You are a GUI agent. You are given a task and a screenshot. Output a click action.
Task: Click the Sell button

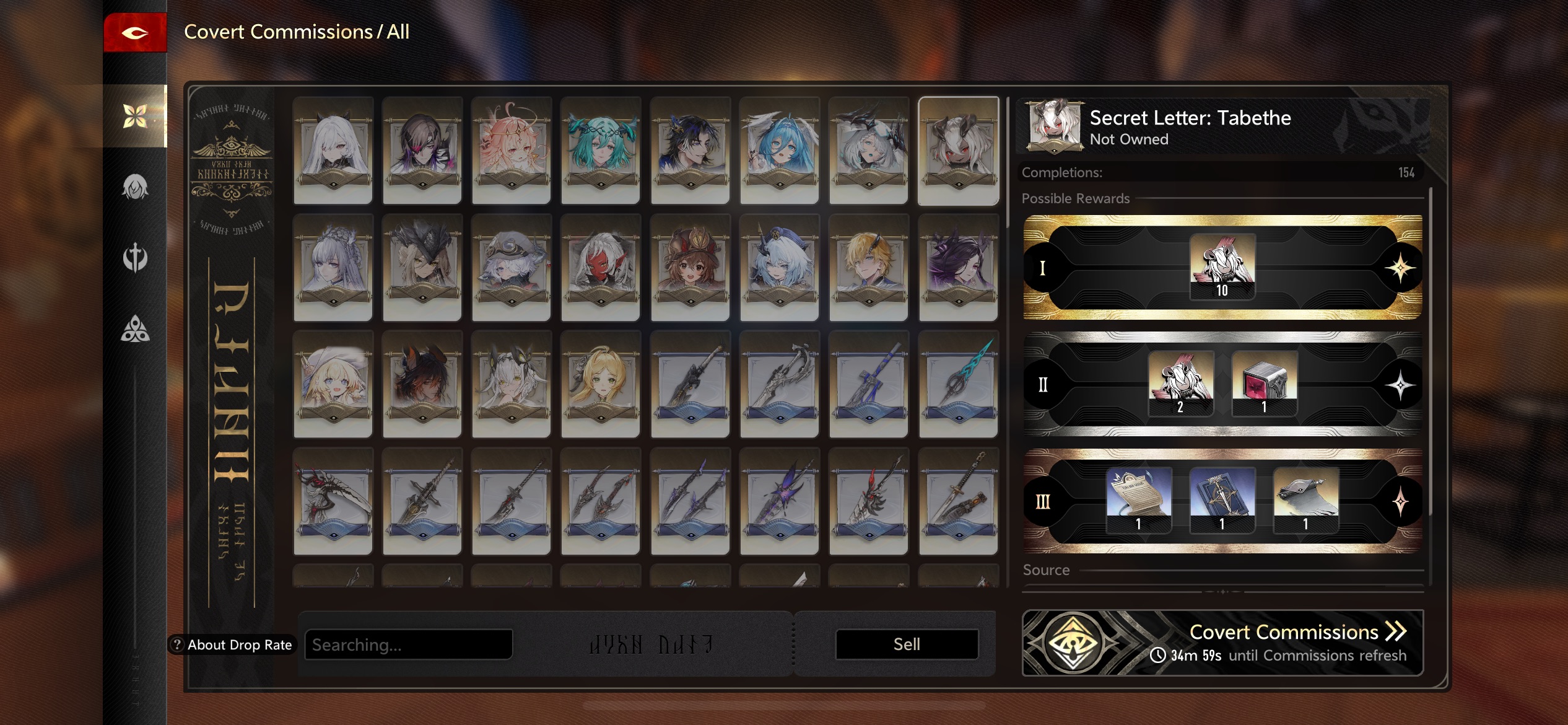pyautogui.click(x=907, y=644)
